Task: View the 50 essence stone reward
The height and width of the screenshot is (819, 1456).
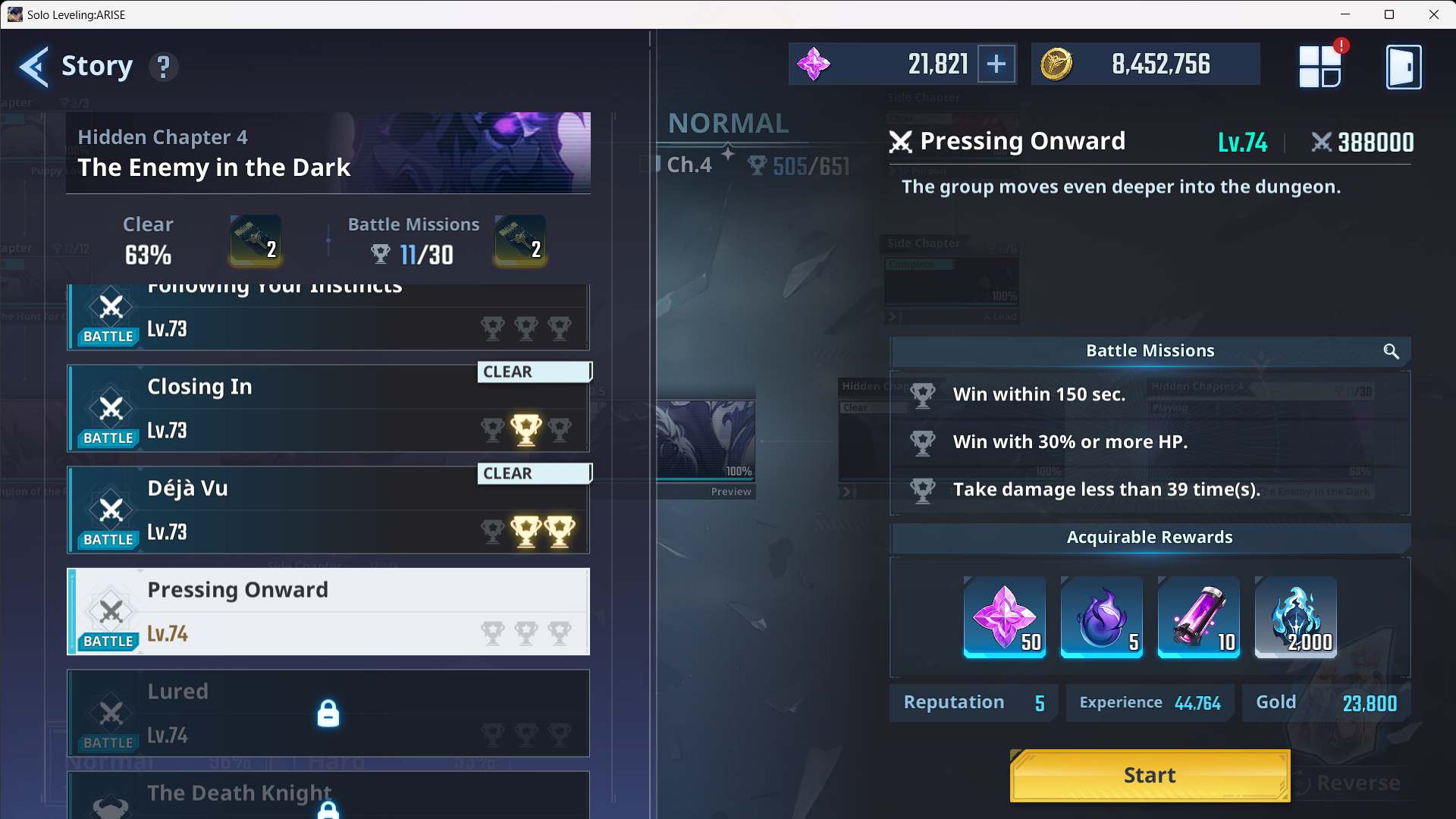Action: (1004, 617)
